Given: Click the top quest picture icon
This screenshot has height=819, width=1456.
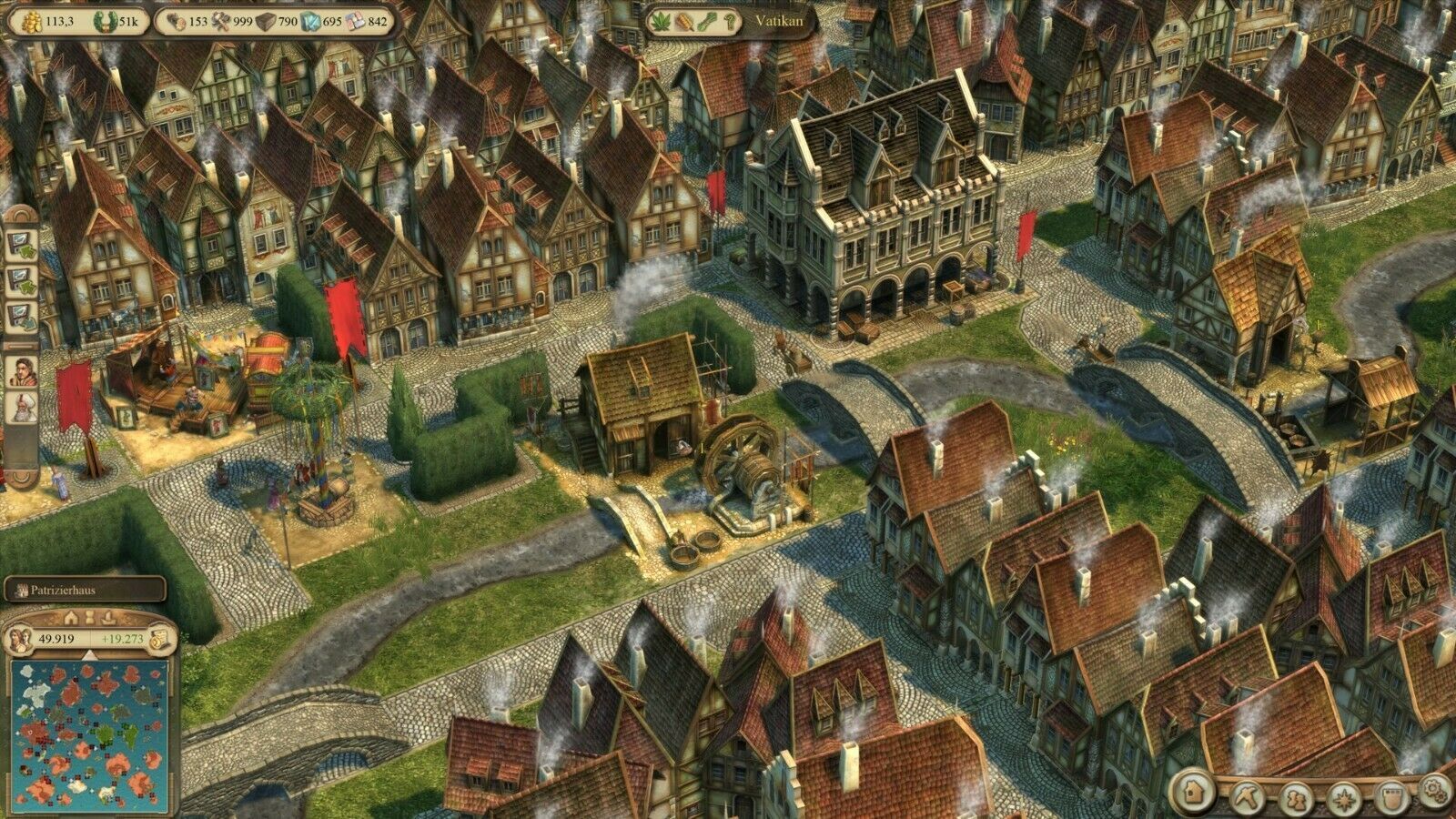Looking at the screenshot, I should point(20,244).
